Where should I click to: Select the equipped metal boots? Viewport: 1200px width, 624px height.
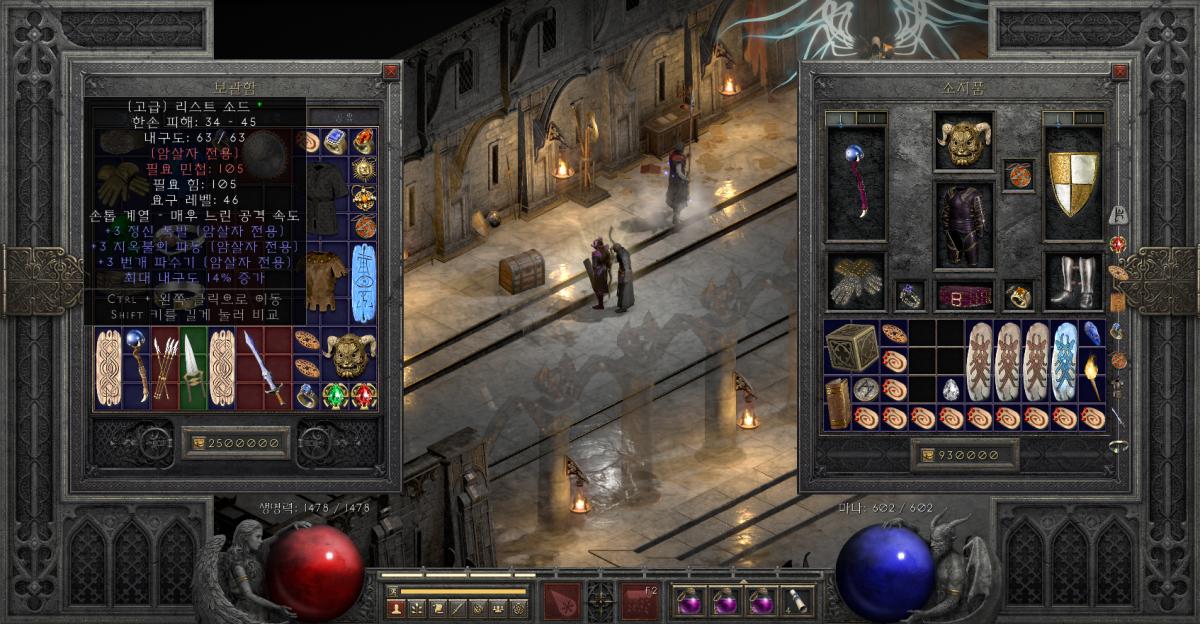[x=1072, y=281]
